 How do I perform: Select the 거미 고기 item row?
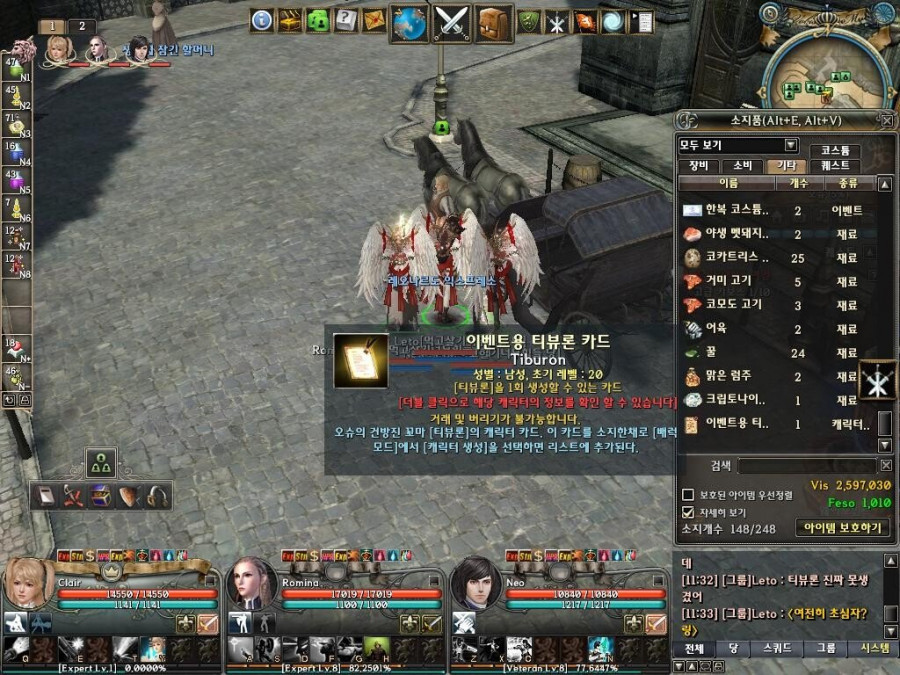(770, 282)
